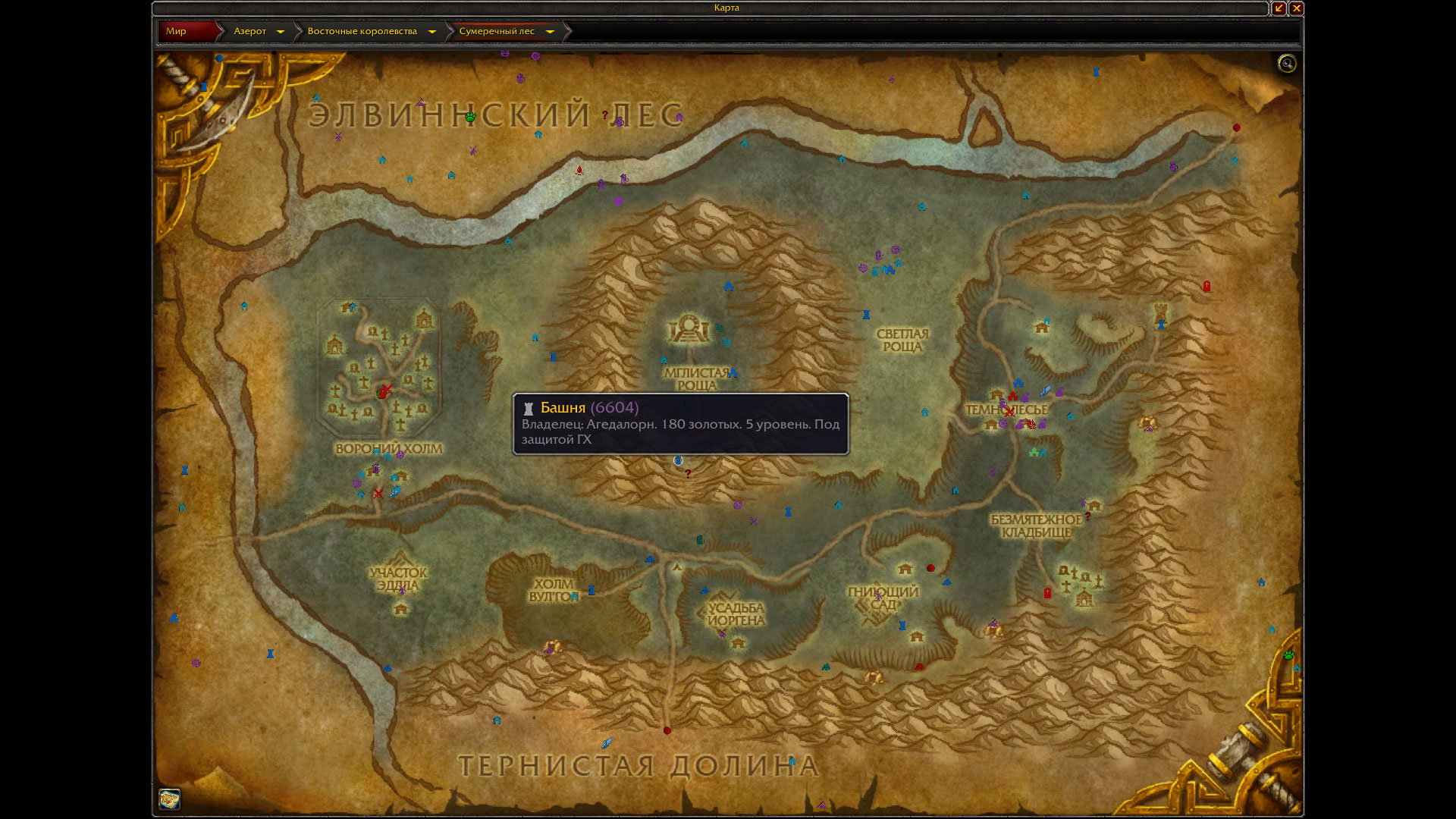Select the Азерот breadcrumb button

click(249, 31)
